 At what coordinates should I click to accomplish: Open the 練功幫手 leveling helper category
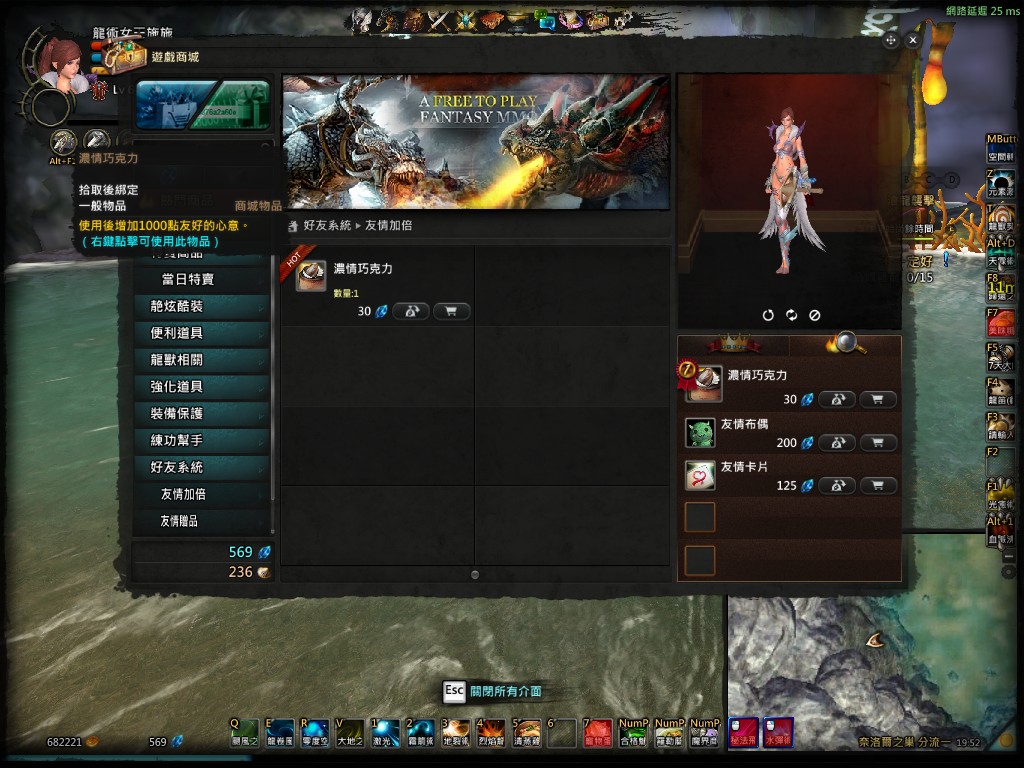[x=177, y=440]
